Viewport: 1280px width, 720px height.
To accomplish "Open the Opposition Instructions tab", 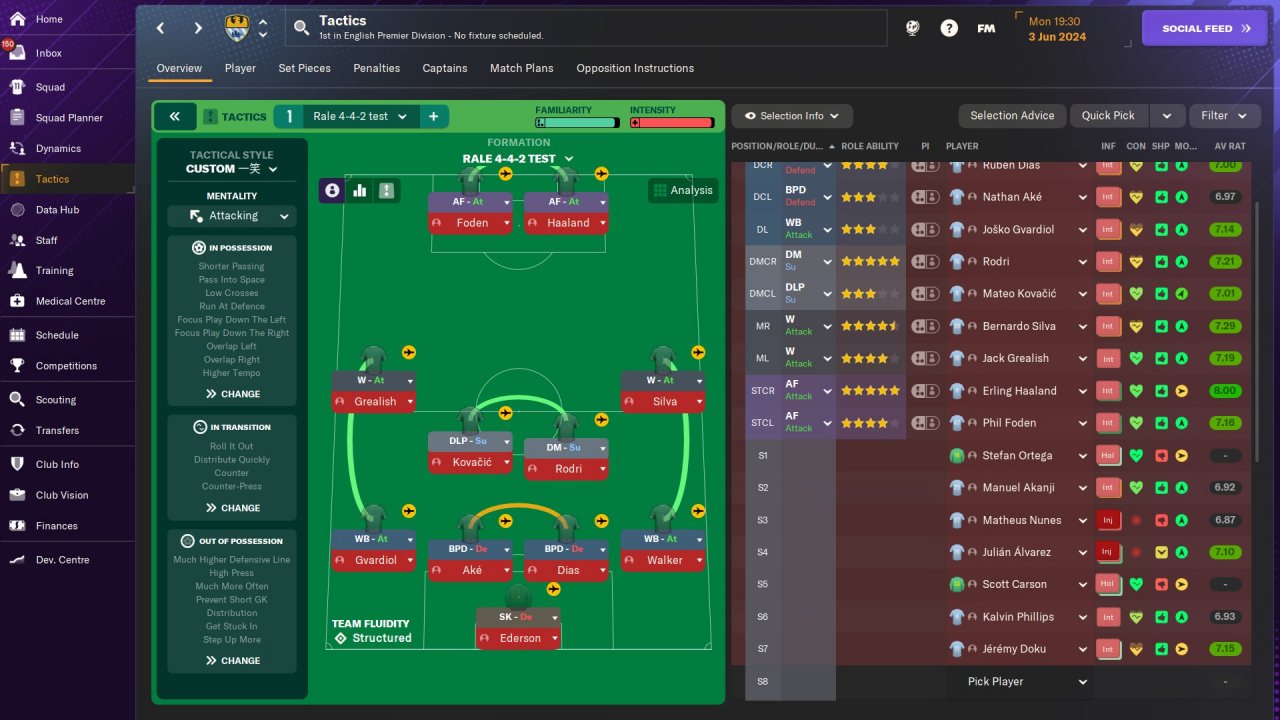I will (635, 68).
